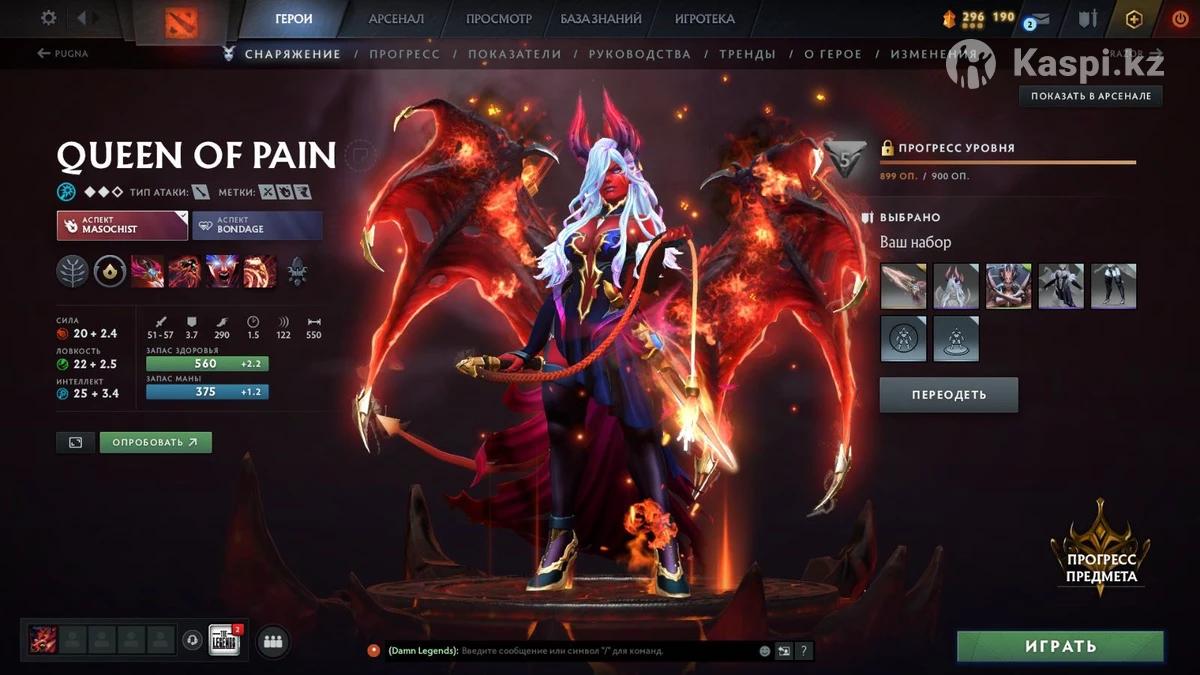Choose the Masochist aspect
The width and height of the screenshot is (1200, 675).
[122, 225]
